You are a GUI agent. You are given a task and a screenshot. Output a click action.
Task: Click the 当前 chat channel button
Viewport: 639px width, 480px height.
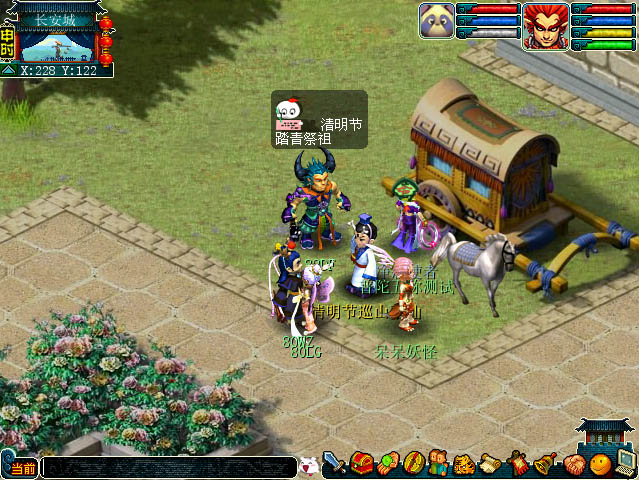pos(21,467)
